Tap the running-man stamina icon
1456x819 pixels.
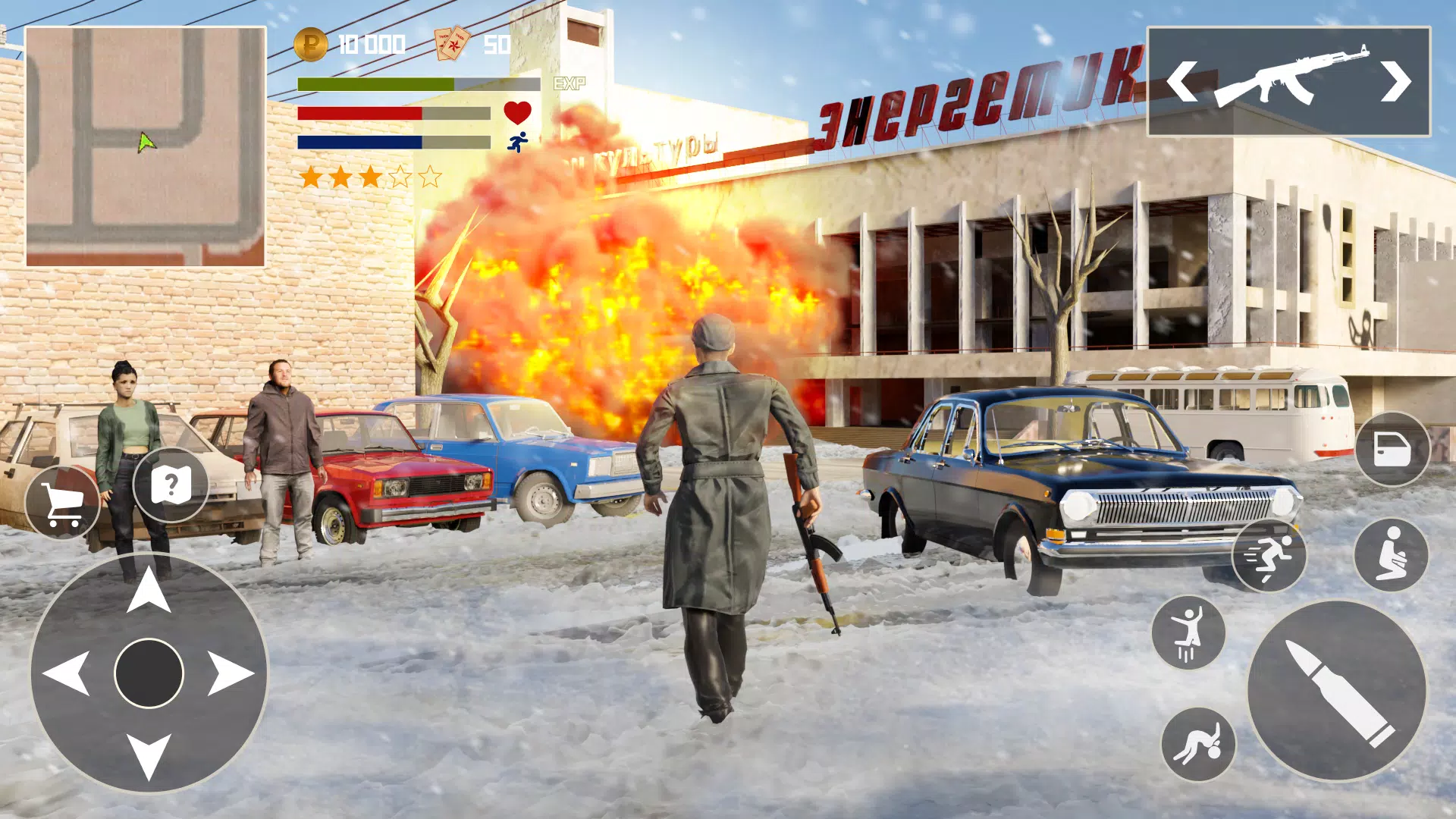pyautogui.click(x=516, y=143)
